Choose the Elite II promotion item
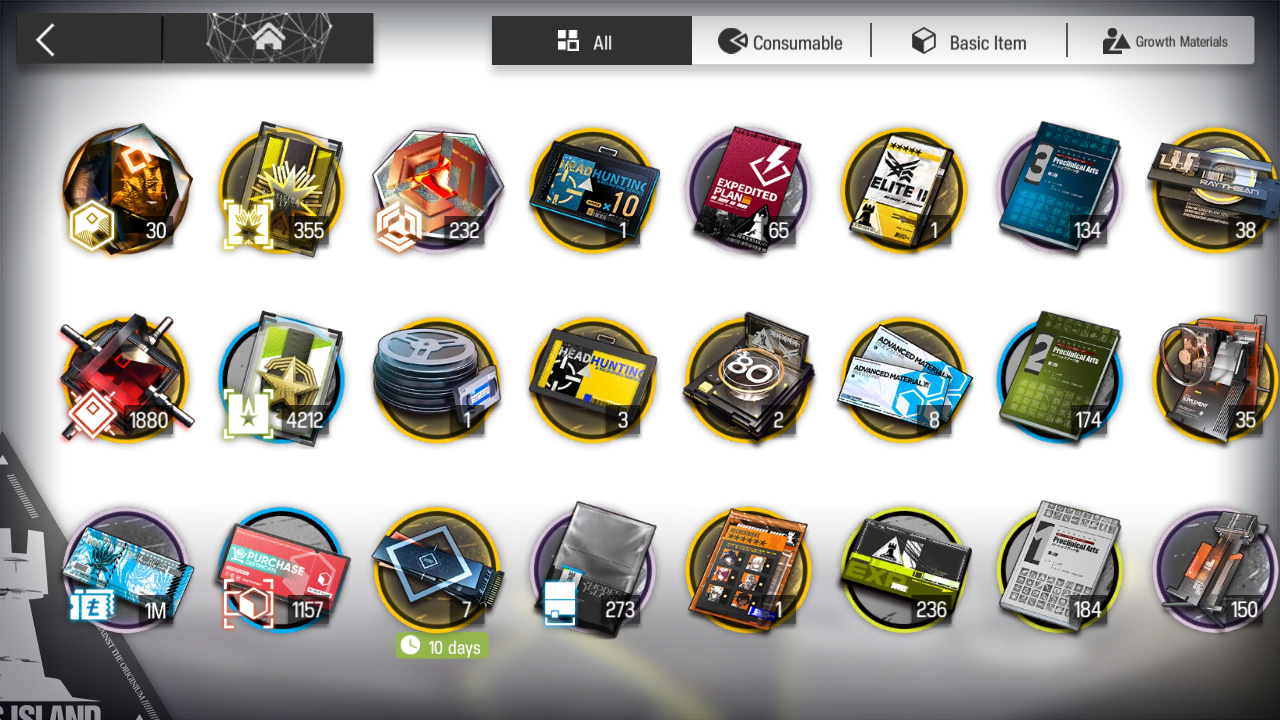Viewport: 1280px width, 720px height. [x=905, y=190]
